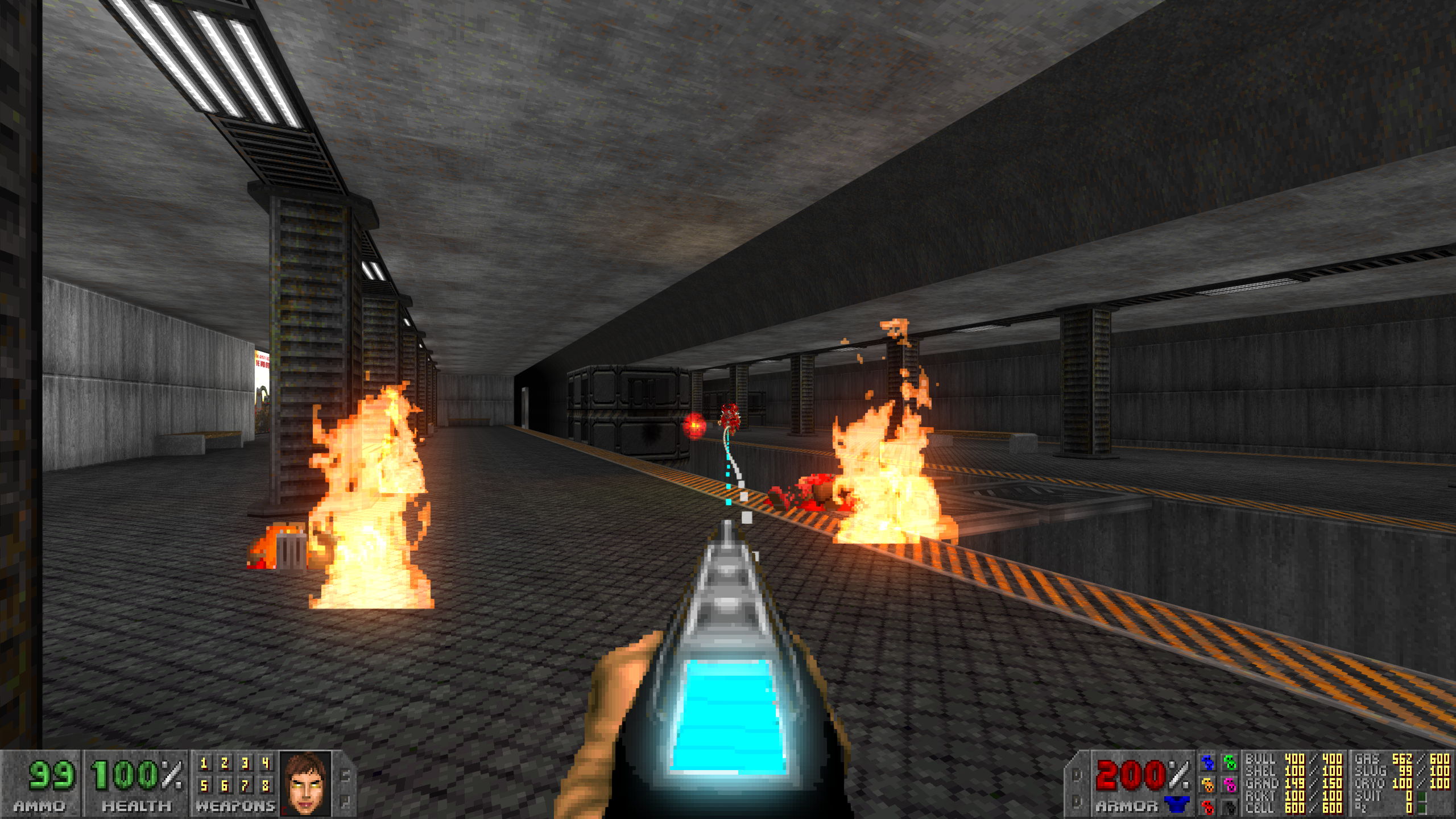
Task: Click the player face portrait
Action: click(305, 784)
